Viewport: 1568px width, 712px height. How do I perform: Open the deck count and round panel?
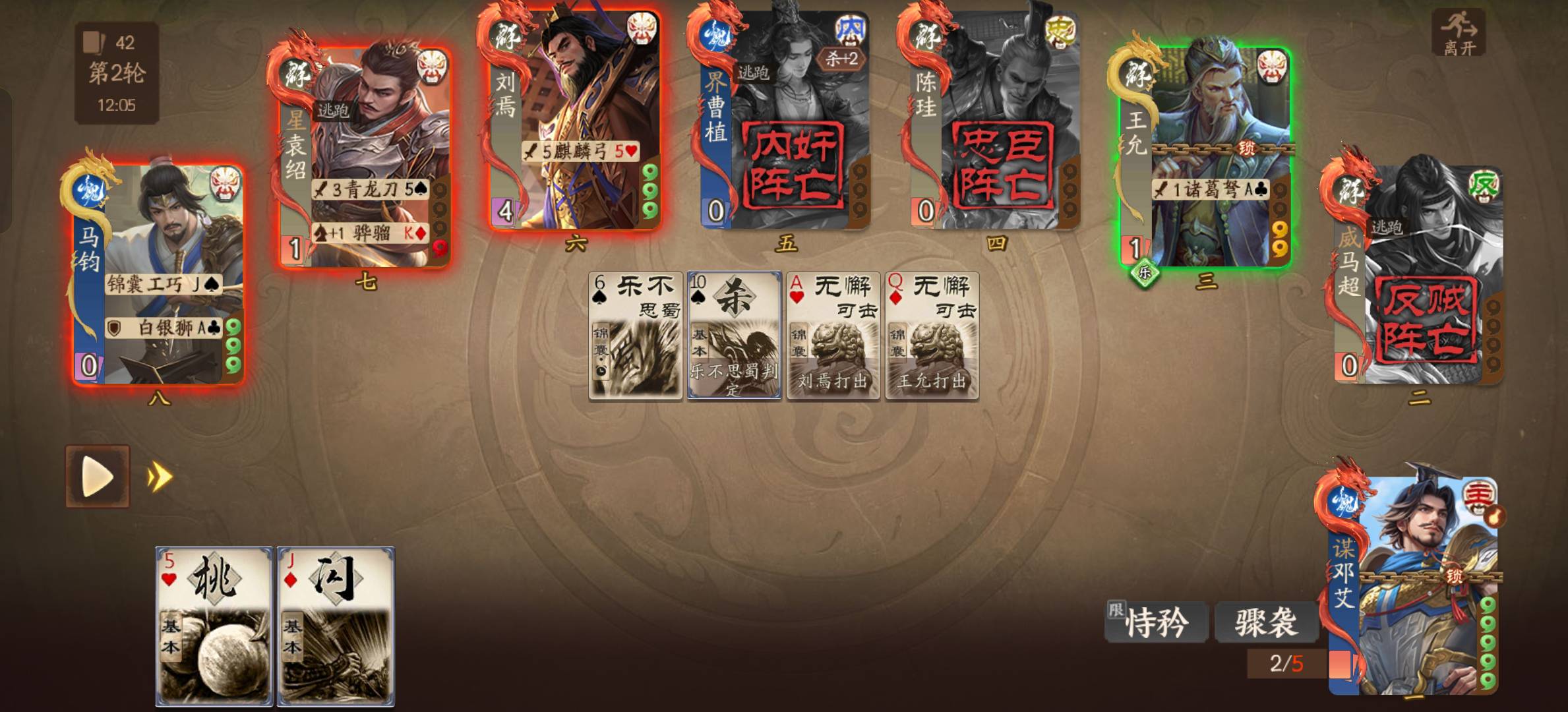117,73
